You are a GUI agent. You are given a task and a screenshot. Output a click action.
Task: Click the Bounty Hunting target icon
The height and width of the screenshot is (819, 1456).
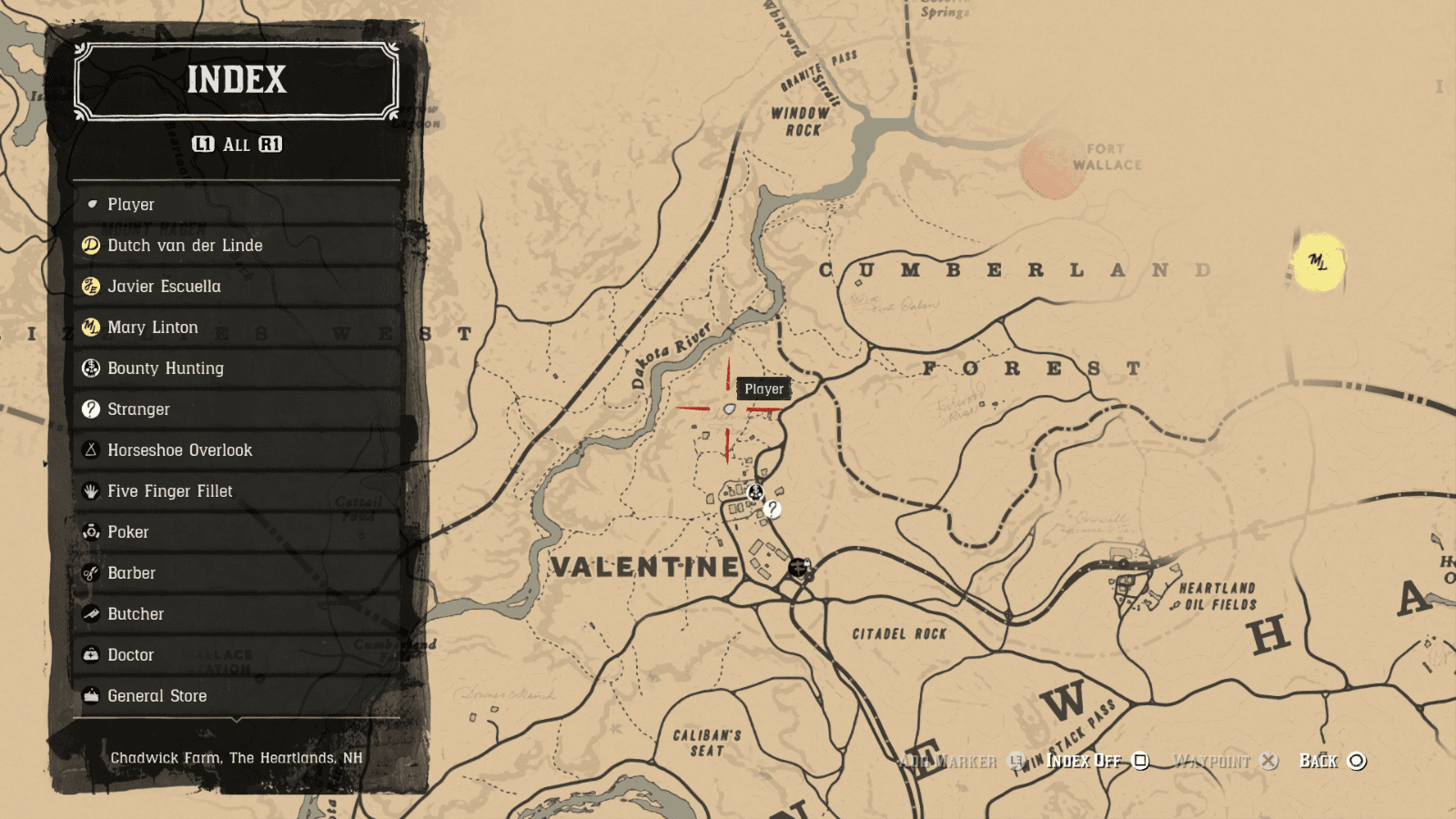coord(90,368)
